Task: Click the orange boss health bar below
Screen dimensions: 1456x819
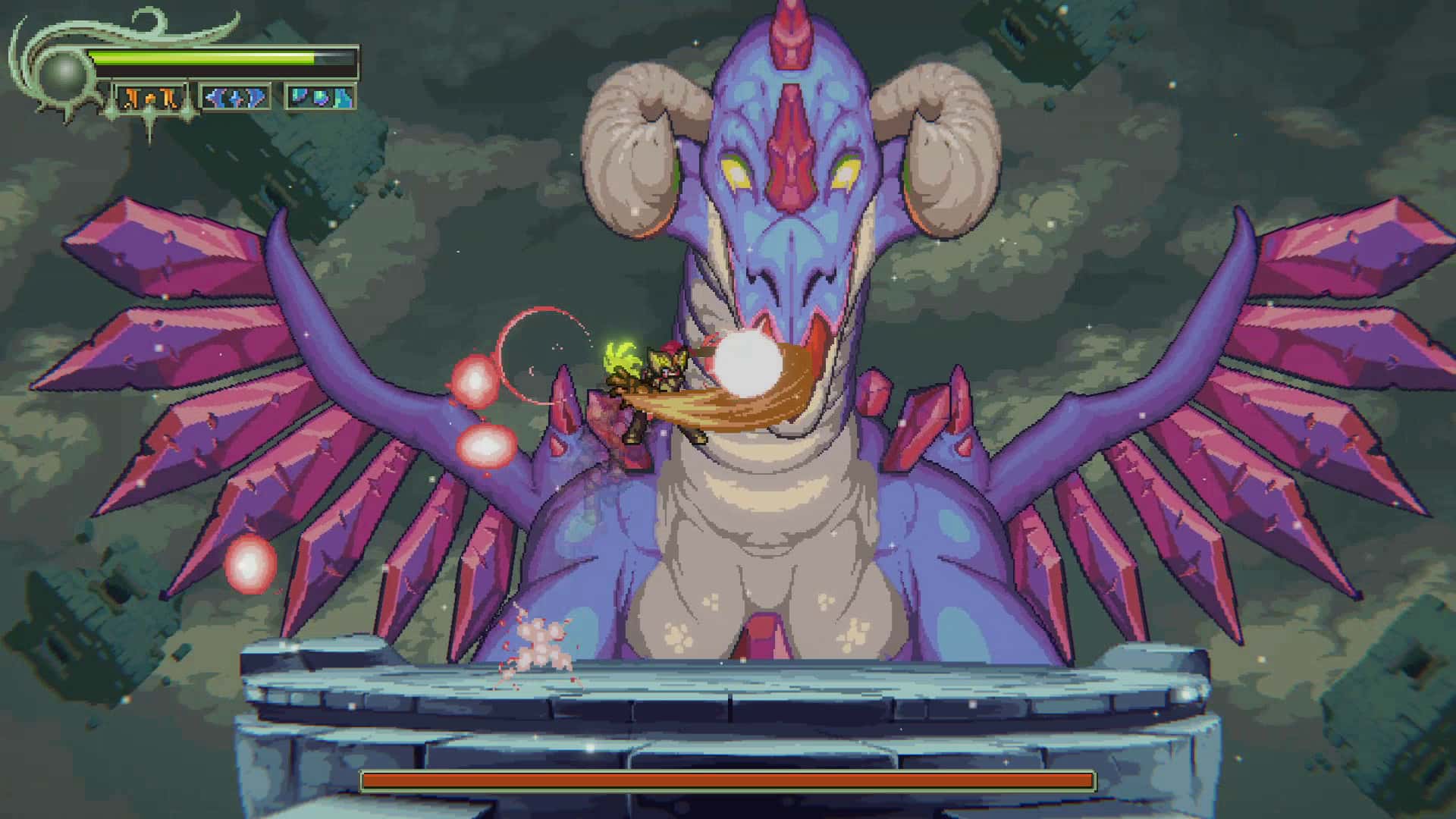Action: tap(728, 779)
